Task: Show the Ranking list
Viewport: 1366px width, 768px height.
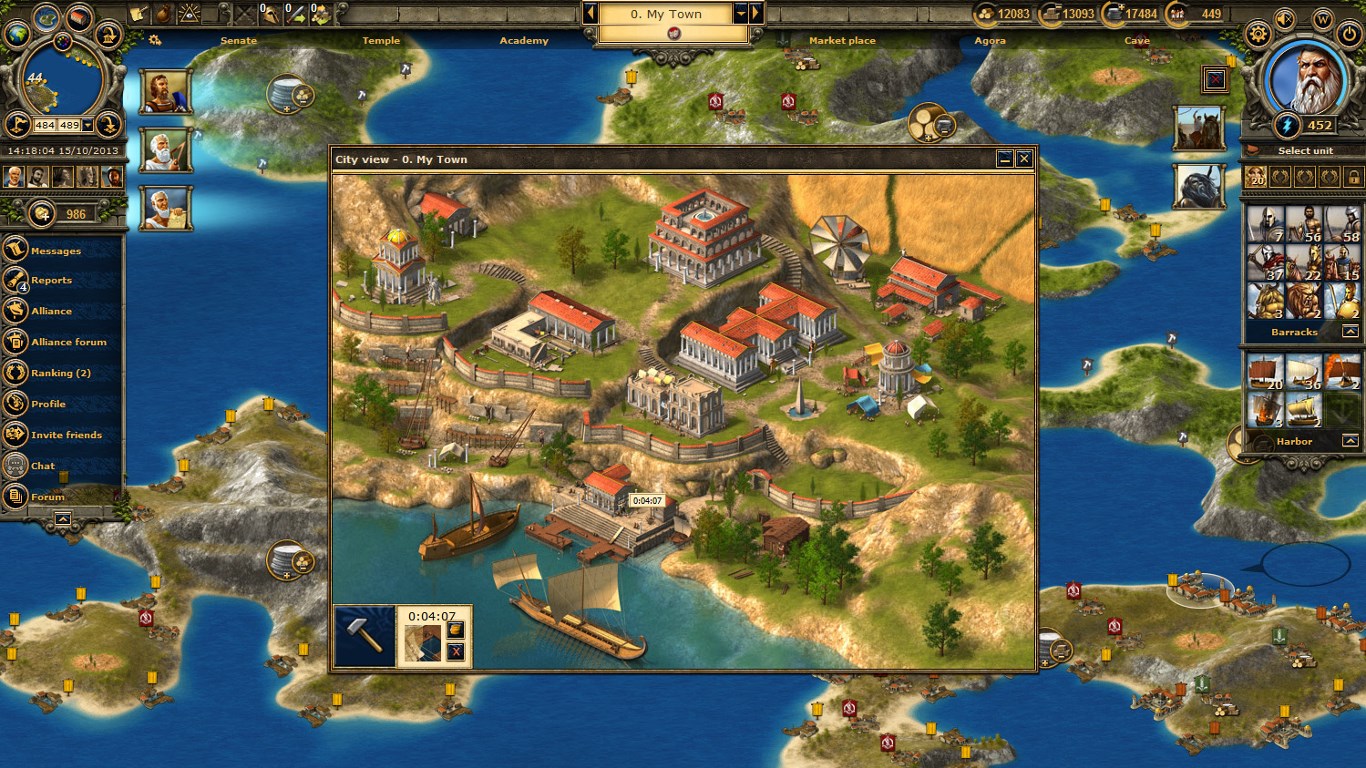Action: tap(60, 373)
